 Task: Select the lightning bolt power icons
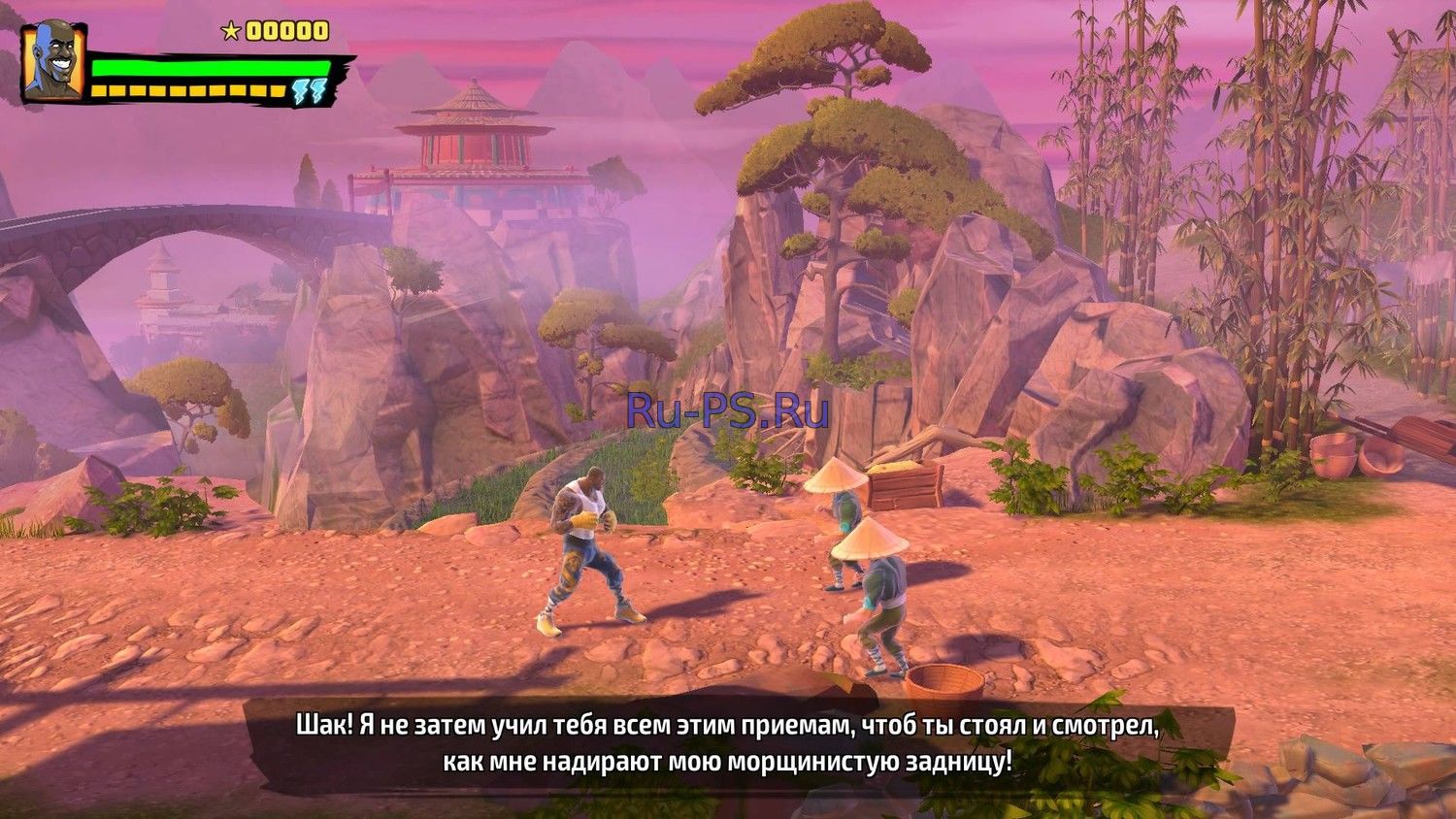point(311,92)
